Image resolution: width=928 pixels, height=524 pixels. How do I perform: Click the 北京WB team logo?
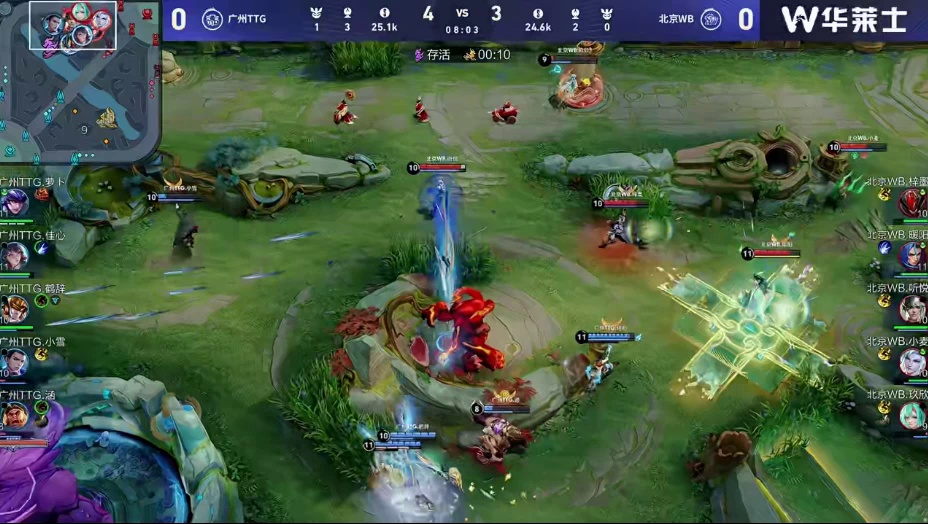coord(710,19)
